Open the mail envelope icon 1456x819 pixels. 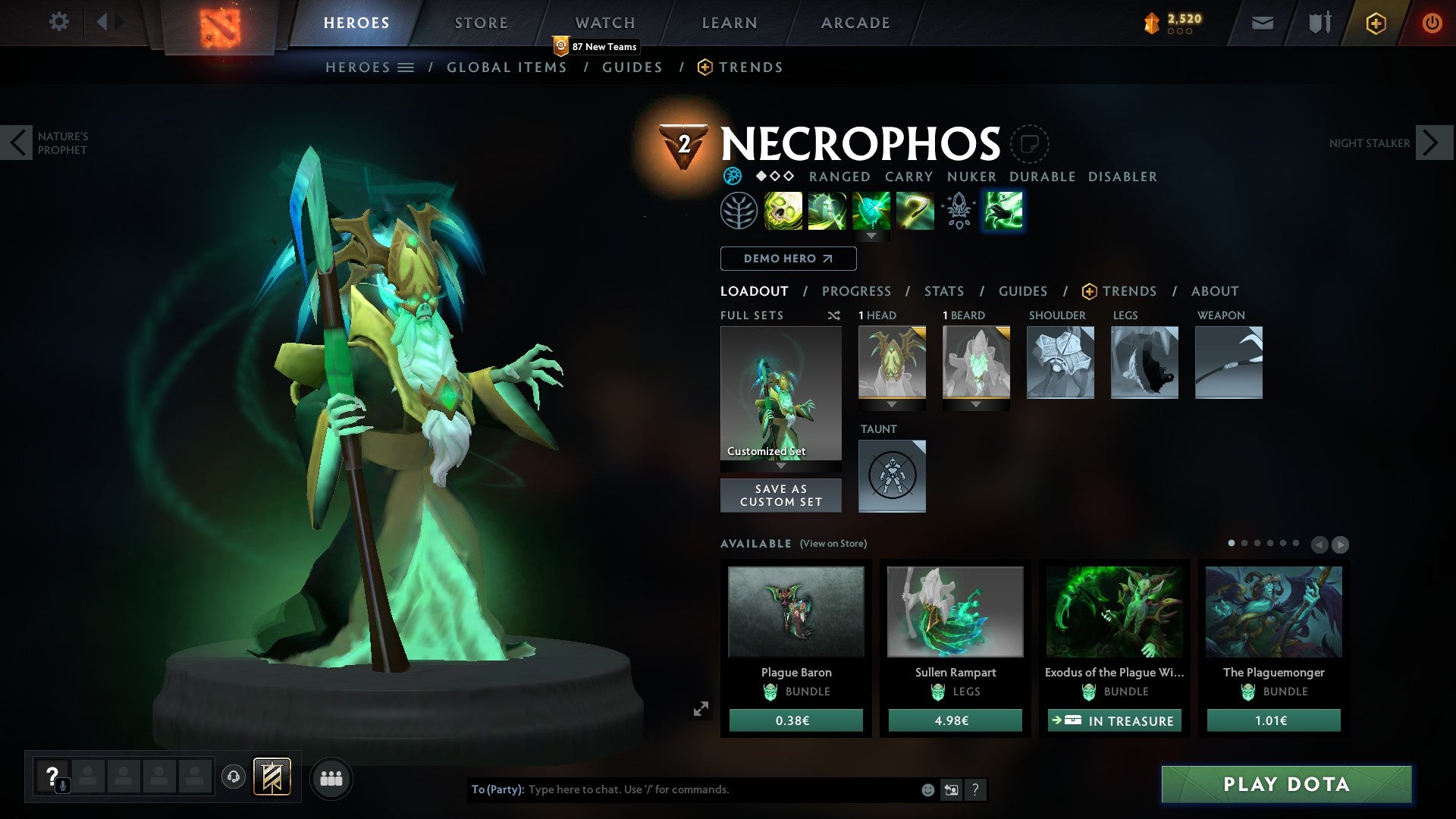pos(1262,23)
